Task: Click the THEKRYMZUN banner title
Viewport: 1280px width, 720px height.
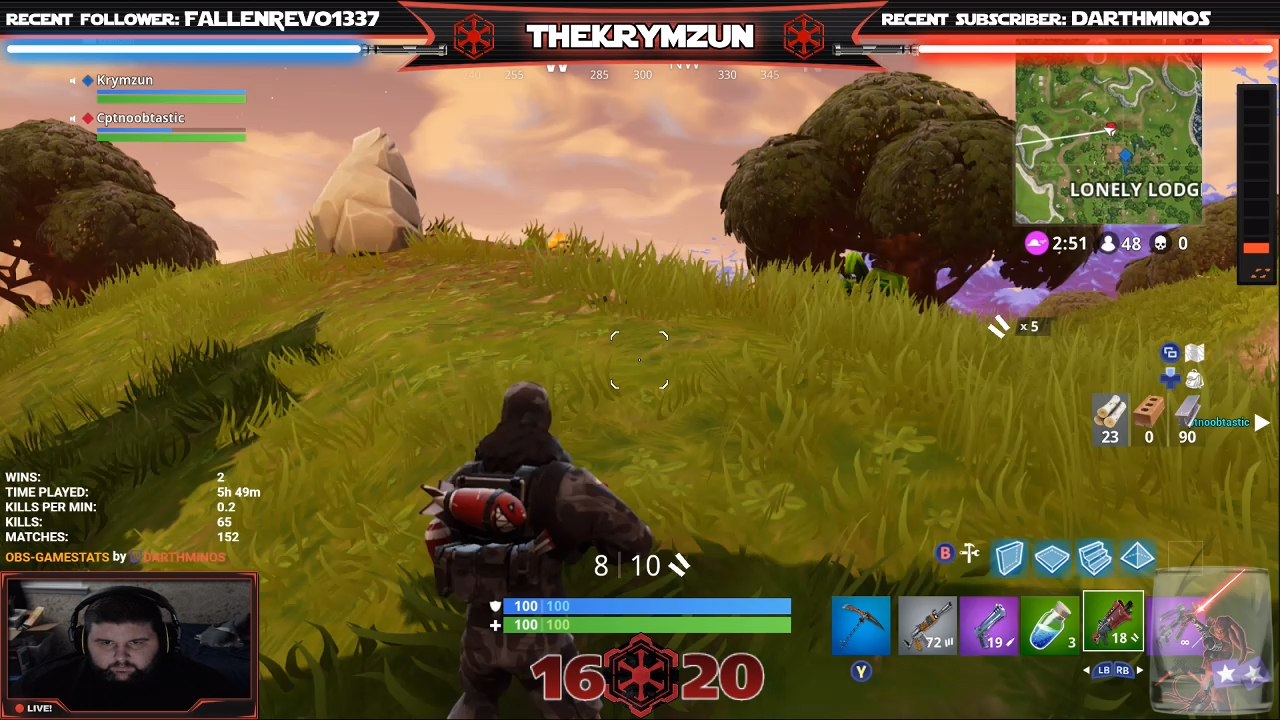Action: click(x=640, y=37)
